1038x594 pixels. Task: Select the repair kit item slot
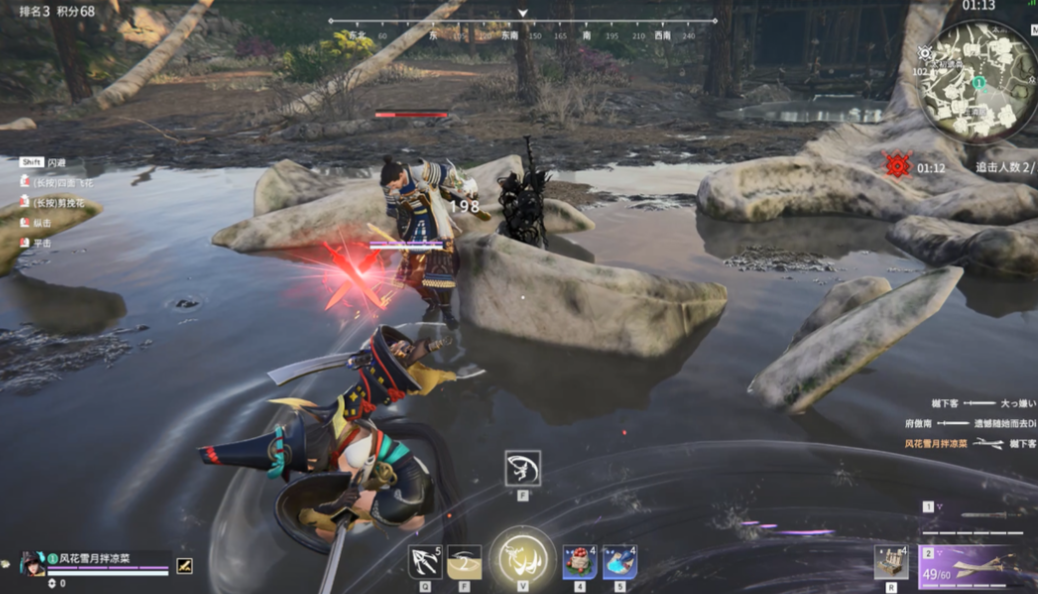pyautogui.click(x=890, y=562)
